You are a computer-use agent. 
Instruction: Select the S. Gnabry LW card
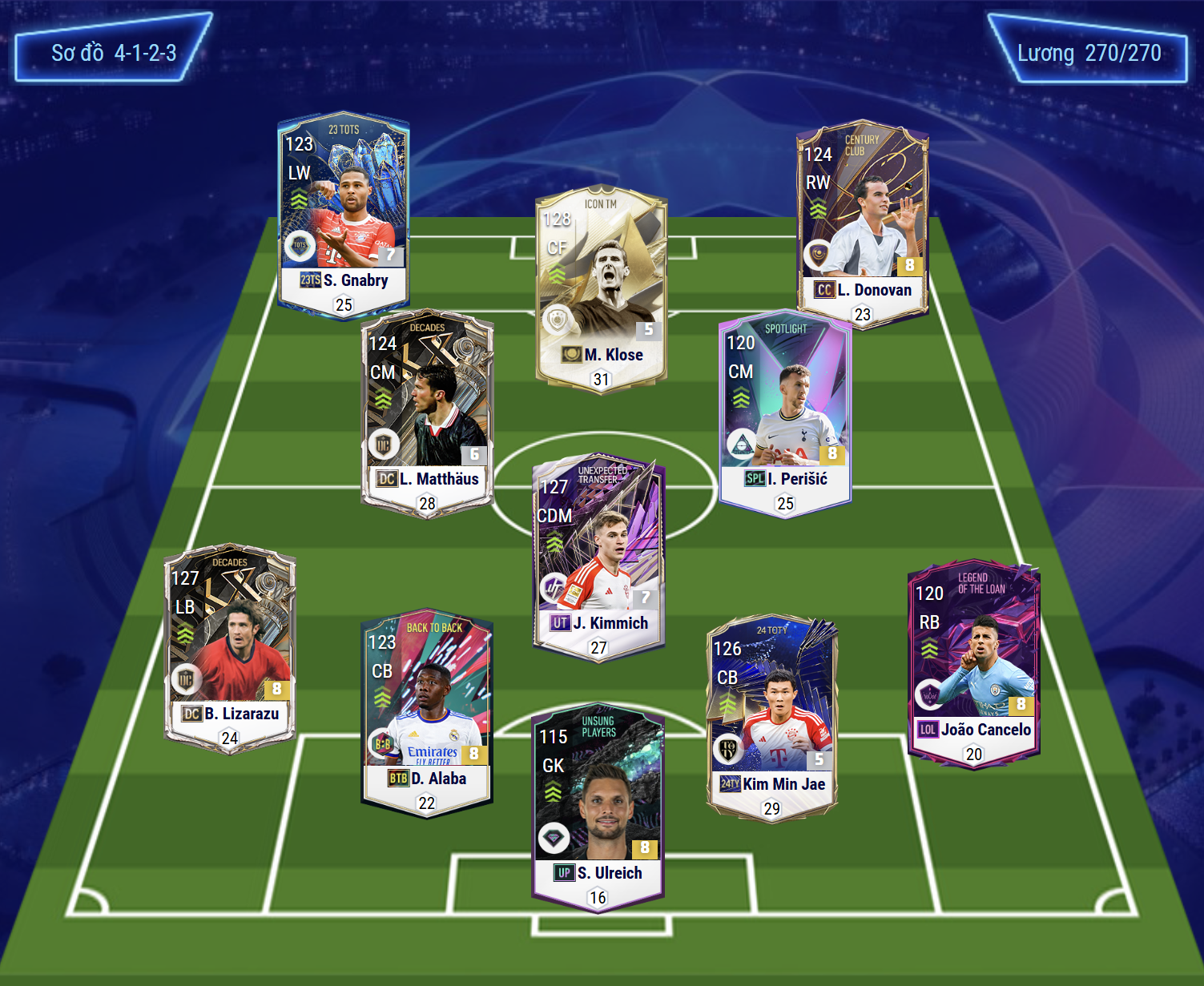(x=344, y=215)
